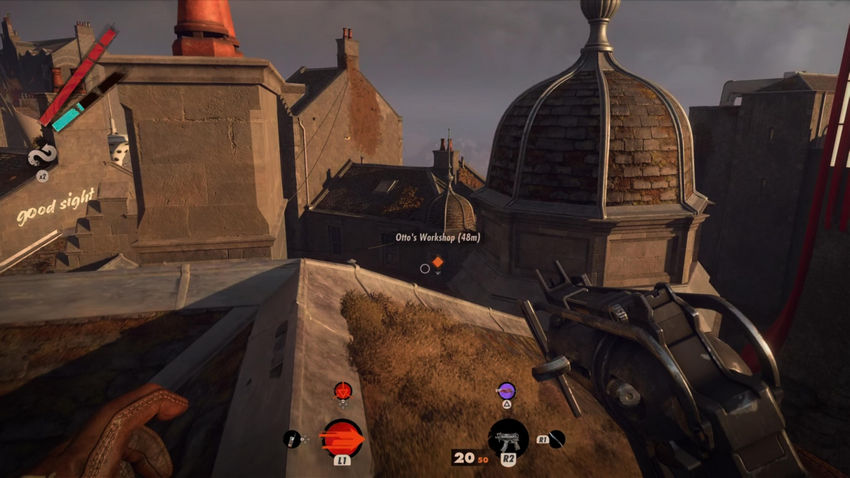The image size is (850, 478).
Task: Switch to the black blade weapon icon
Action: (557, 438)
